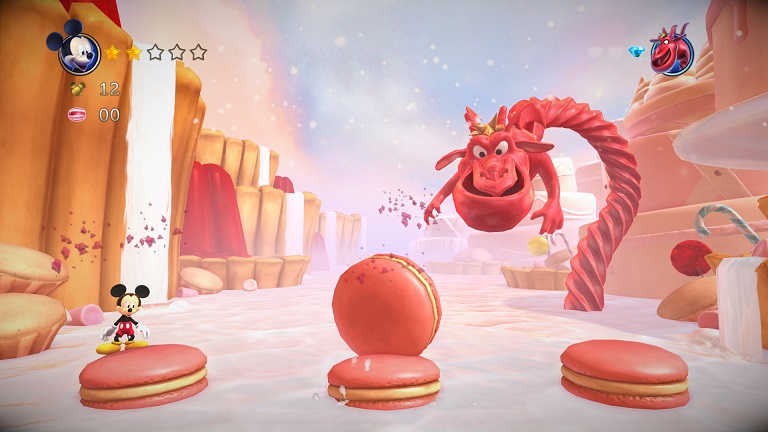Select the golden projectile ammo icon

77,89
